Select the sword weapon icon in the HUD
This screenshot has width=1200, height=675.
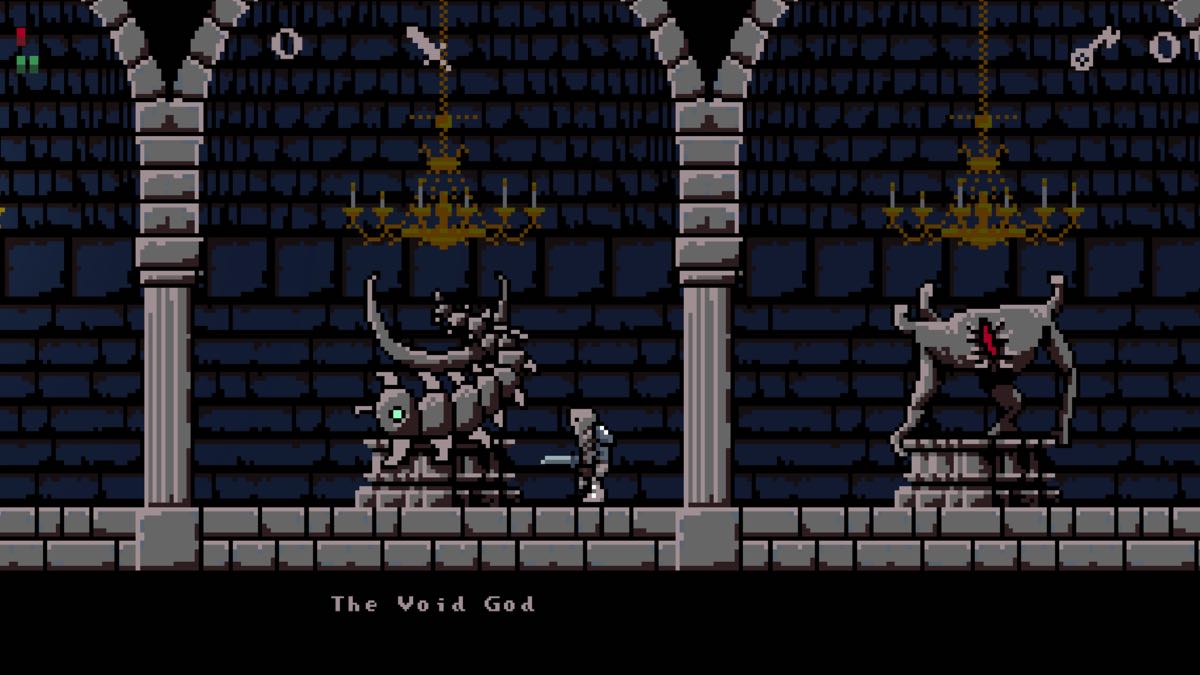click(426, 47)
